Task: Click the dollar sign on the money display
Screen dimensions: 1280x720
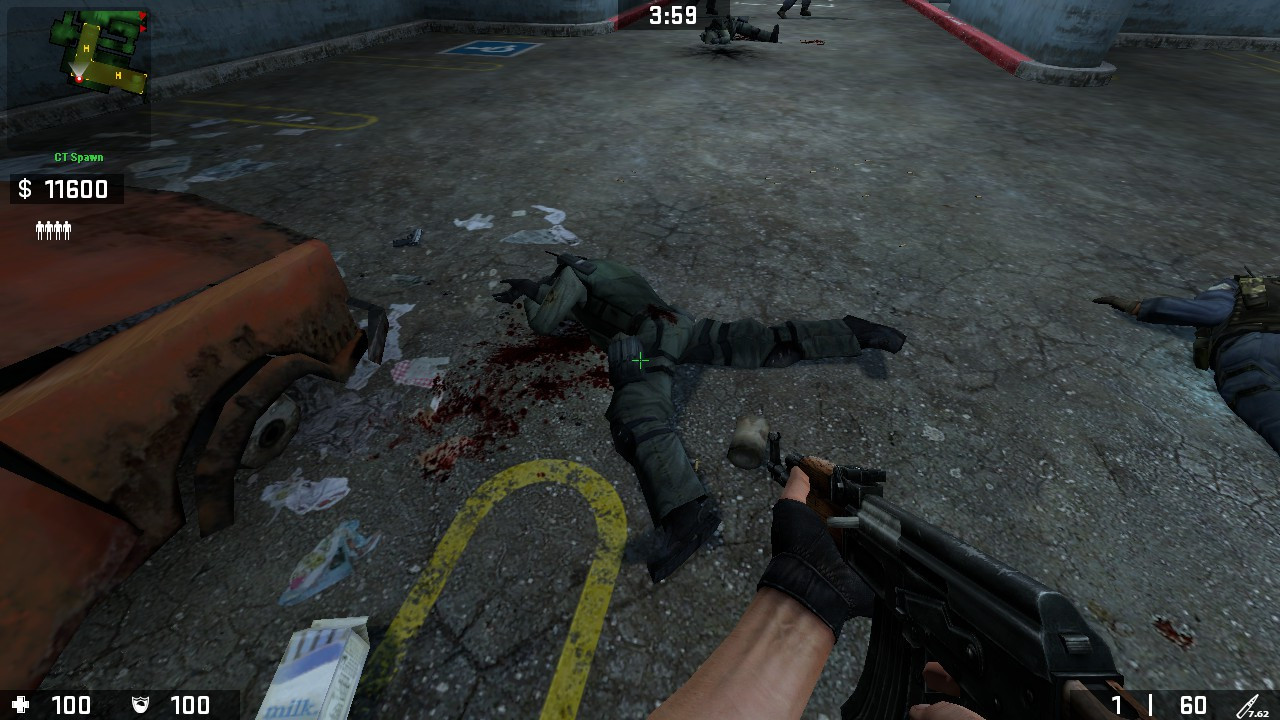Action: pos(24,188)
